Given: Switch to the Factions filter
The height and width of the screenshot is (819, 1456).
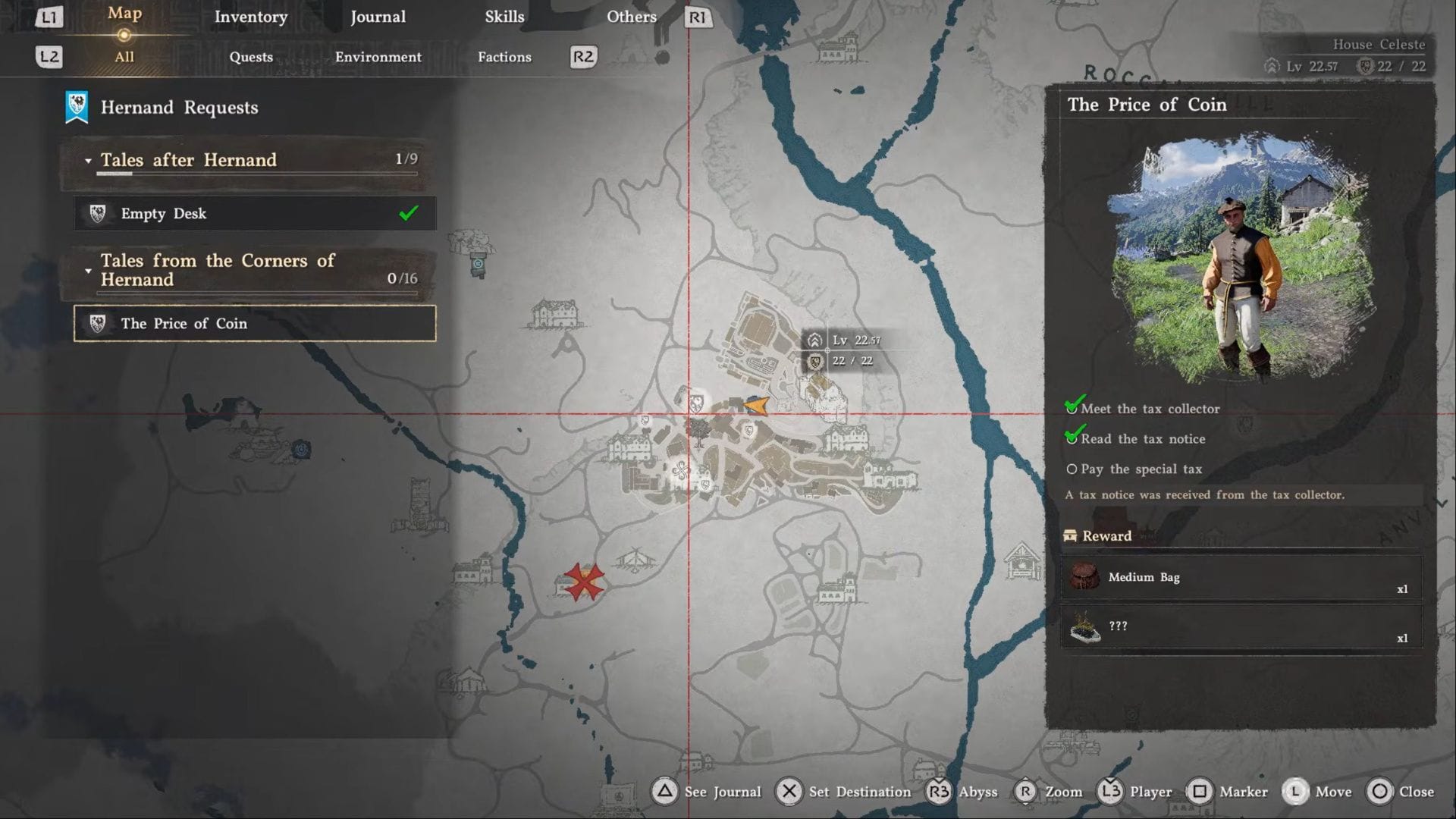Looking at the screenshot, I should pyautogui.click(x=504, y=57).
